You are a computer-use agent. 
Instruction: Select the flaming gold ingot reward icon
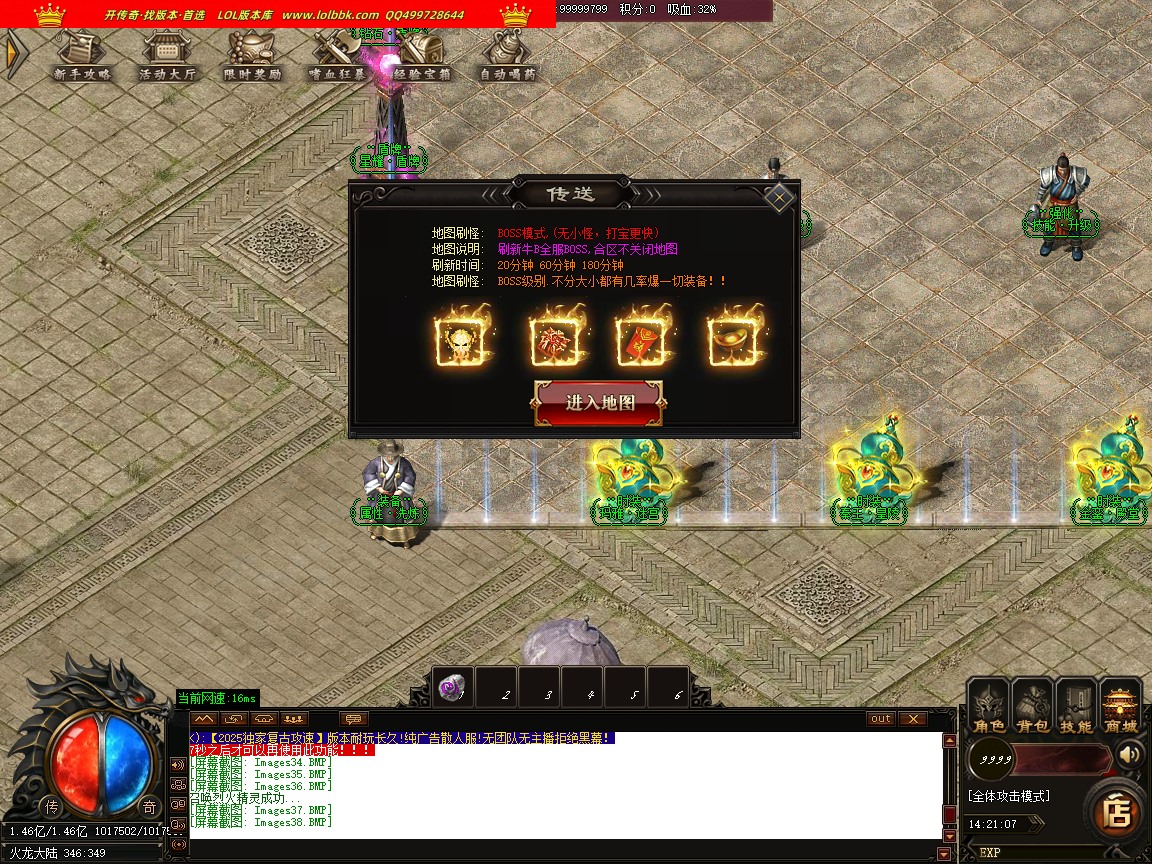point(736,340)
